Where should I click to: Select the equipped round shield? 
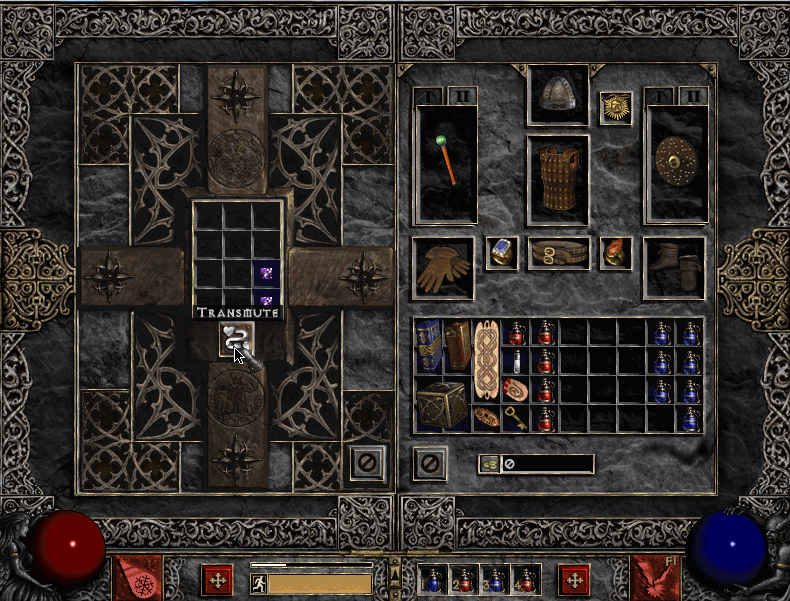click(676, 163)
